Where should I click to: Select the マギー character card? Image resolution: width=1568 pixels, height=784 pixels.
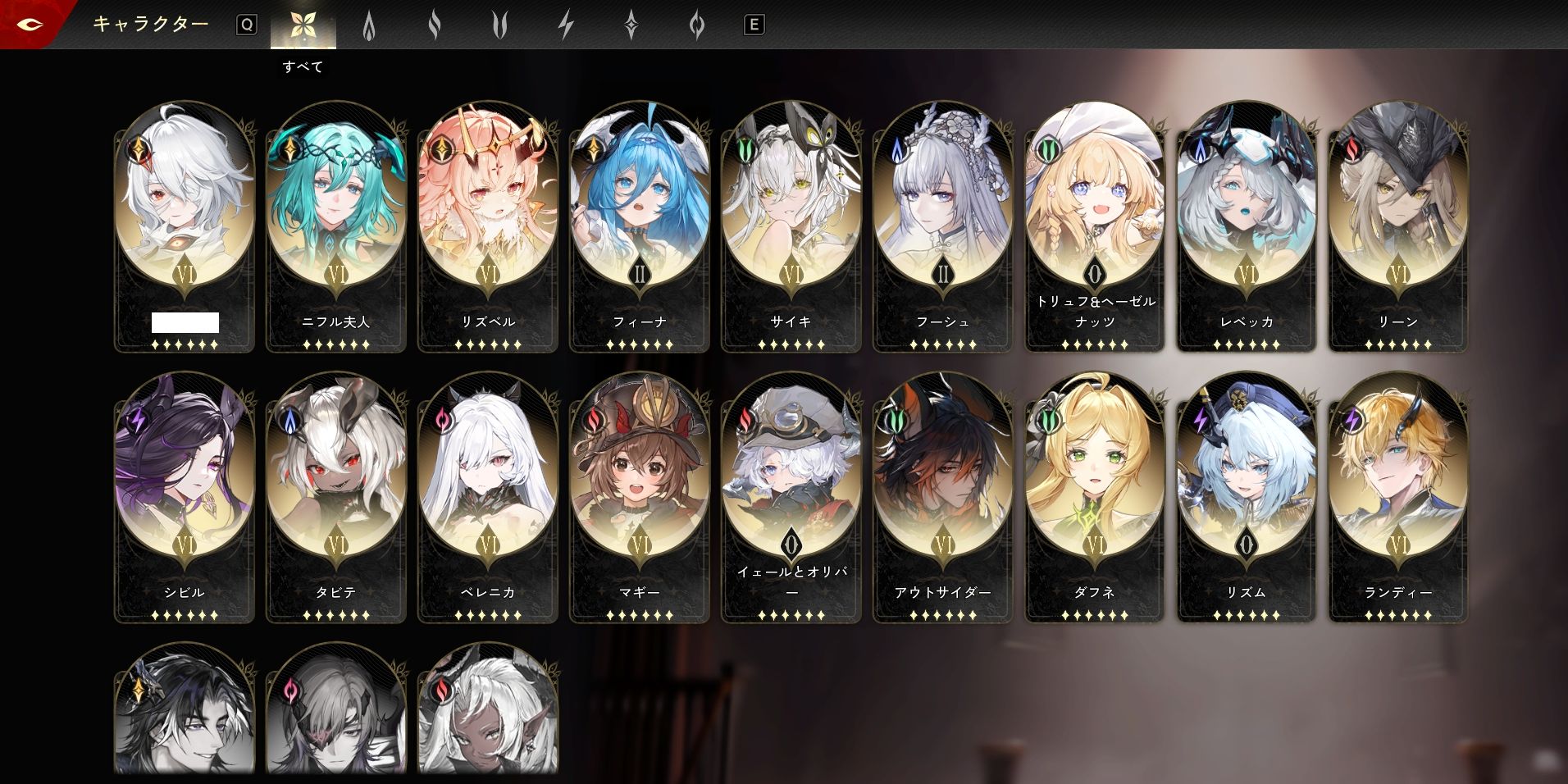pos(640,496)
